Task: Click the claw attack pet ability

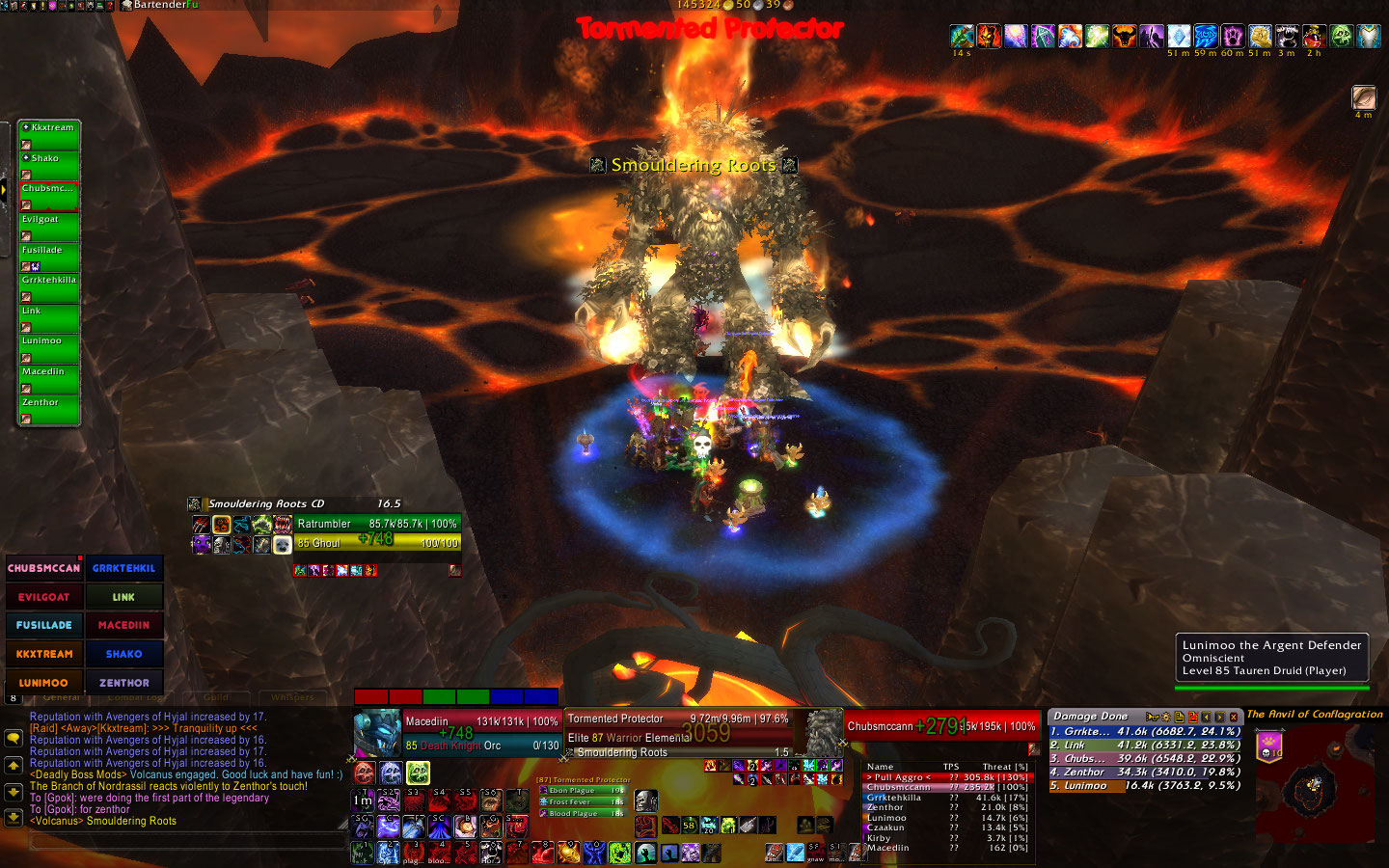Action: [x=200, y=525]
